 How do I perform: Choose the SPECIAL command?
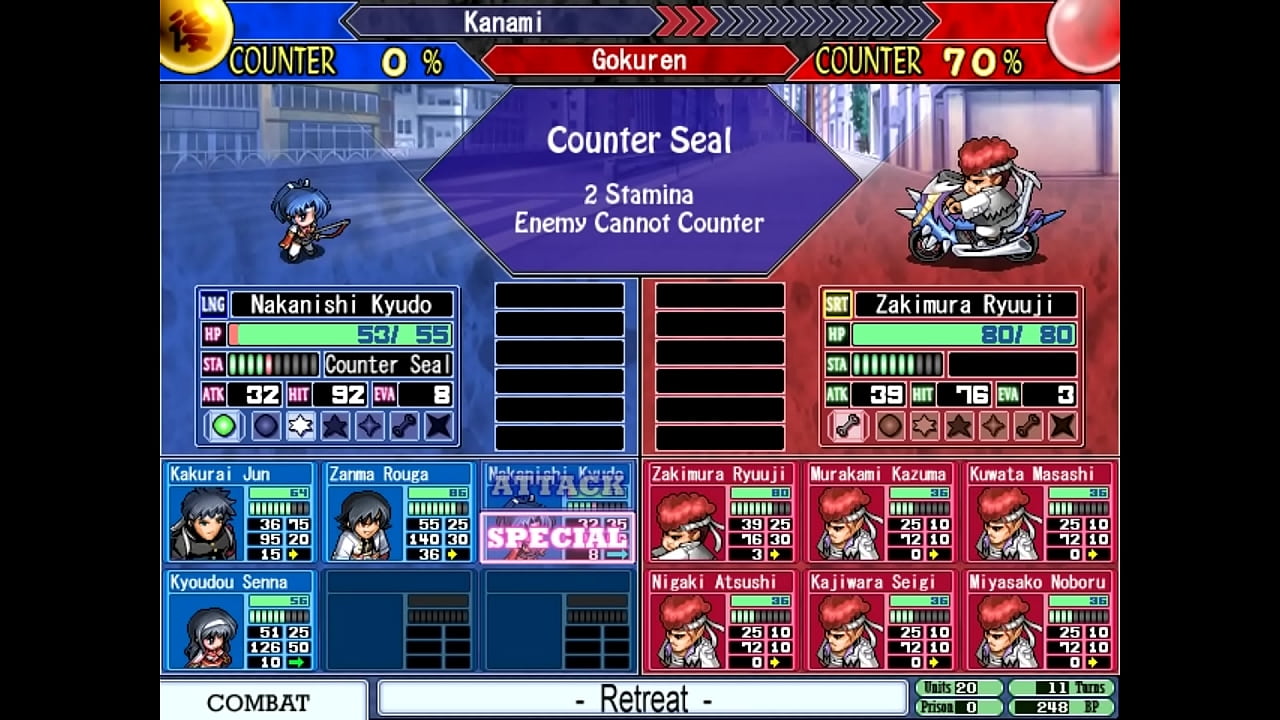coord(557,538)
